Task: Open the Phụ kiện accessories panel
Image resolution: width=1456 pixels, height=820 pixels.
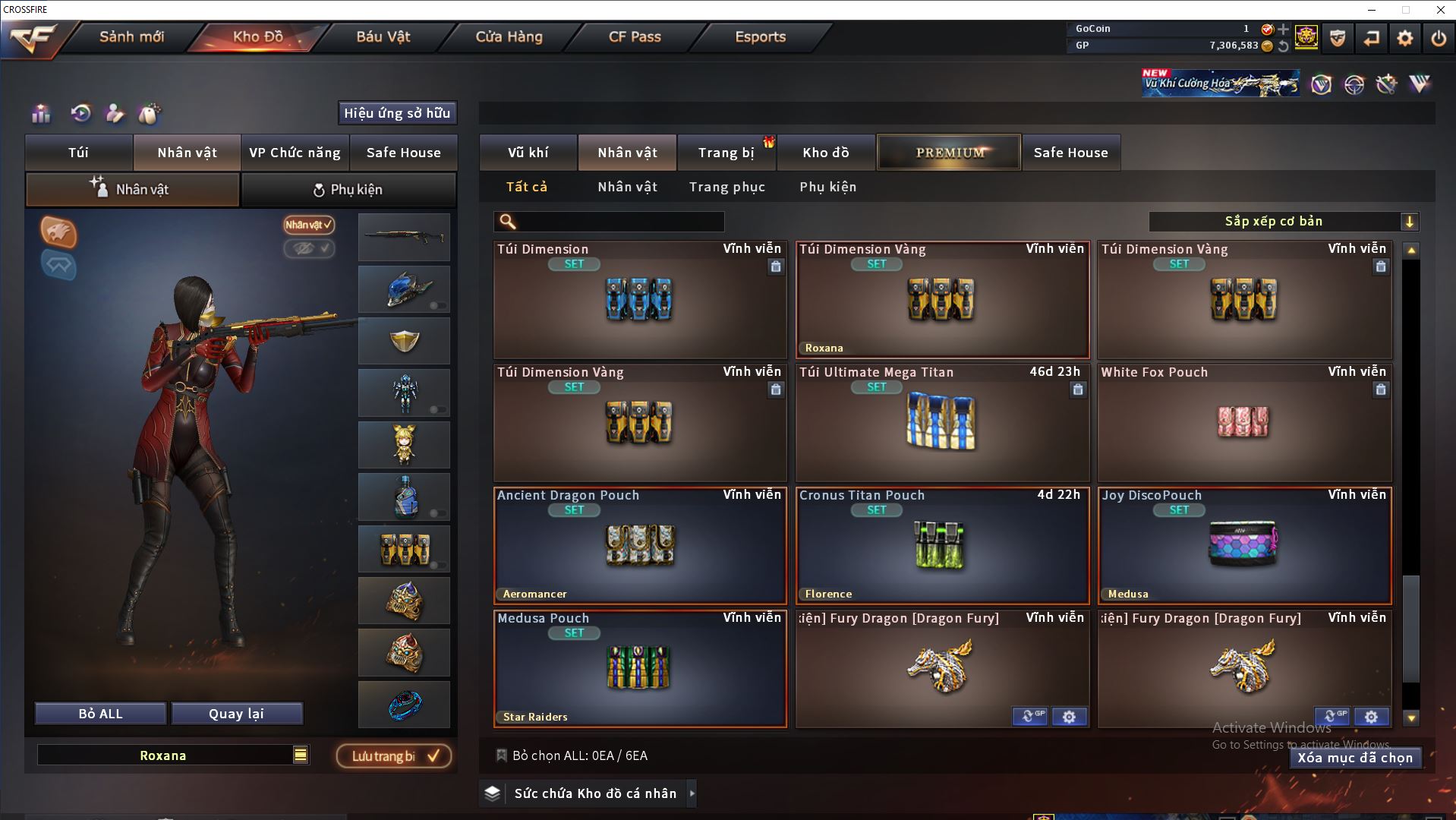Action: click(x=348, y=190)
